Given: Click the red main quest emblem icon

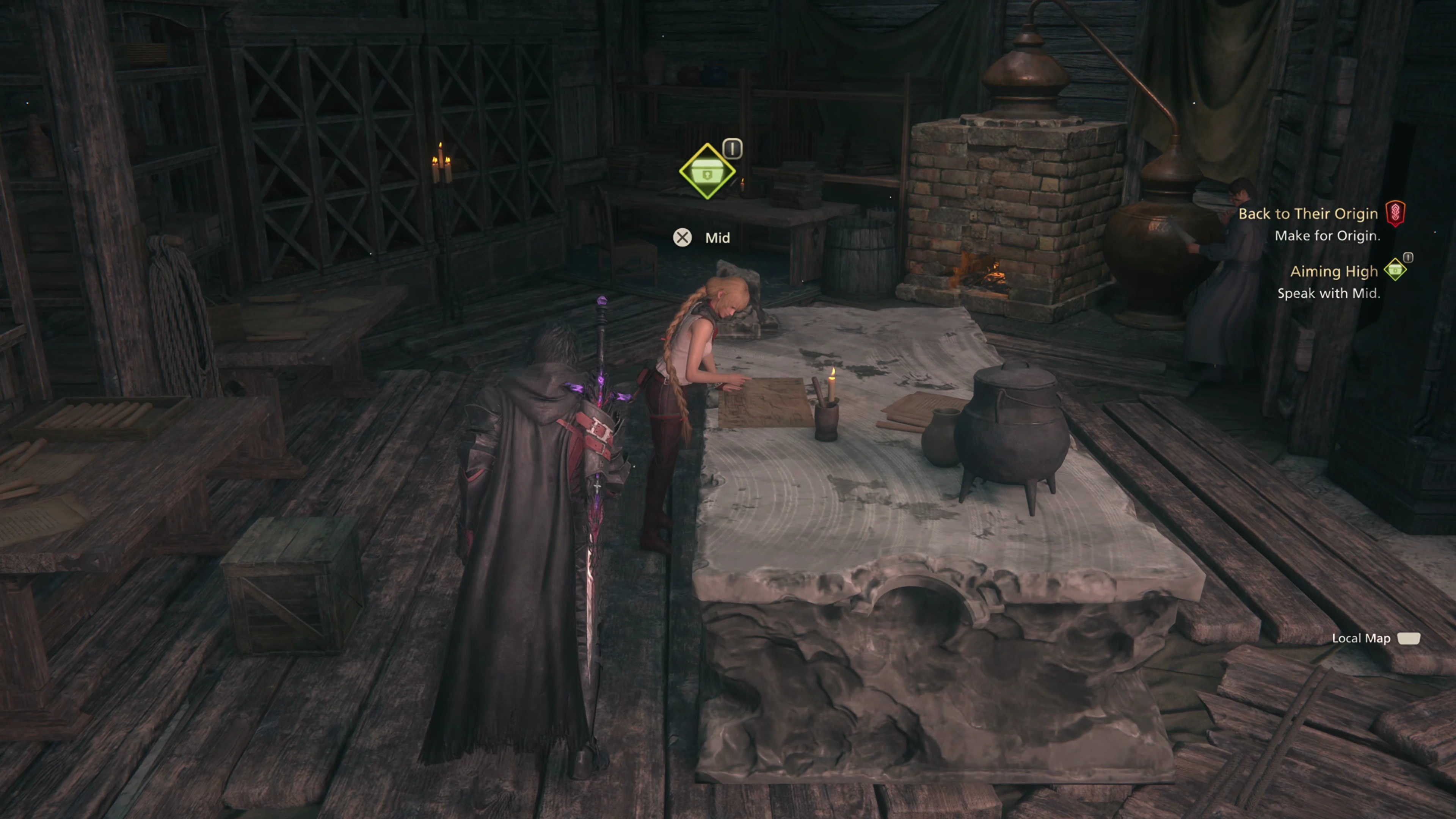Looking at the screenshot, I should click(1395, 213).
